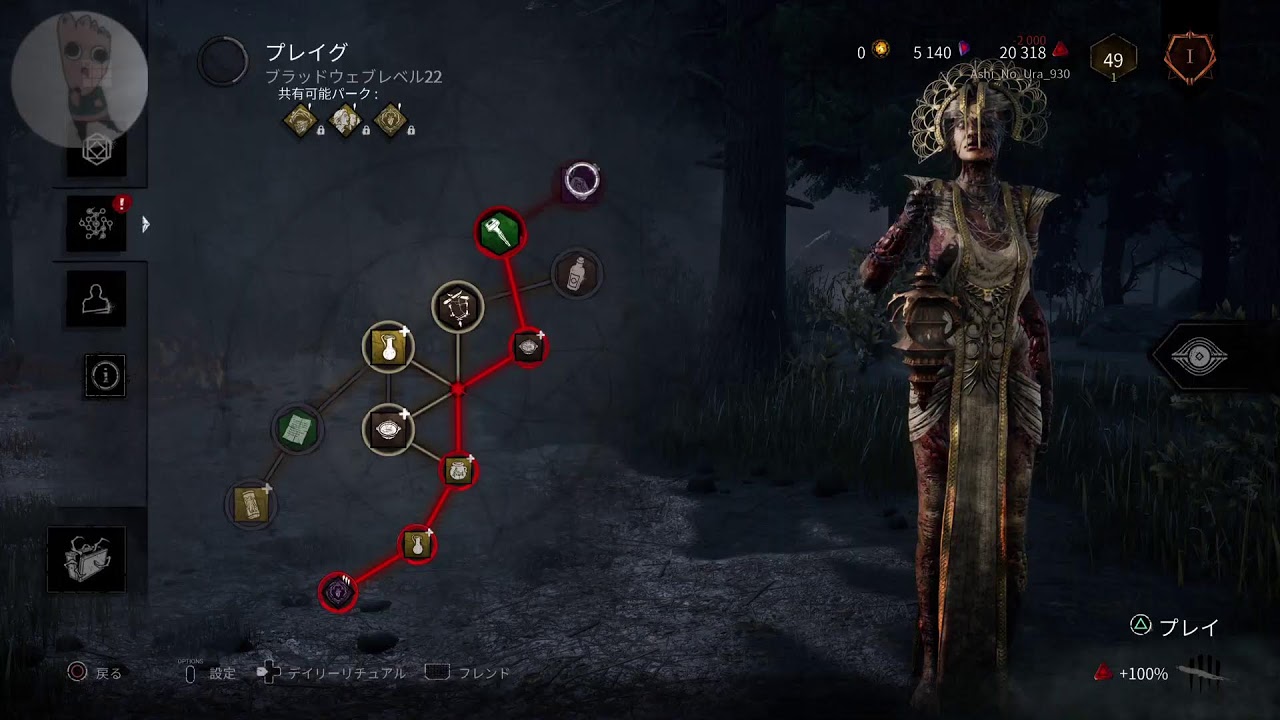
Task: Switch to the character silhouette tab
Action: pyautogui.click(x=97, y=298)
